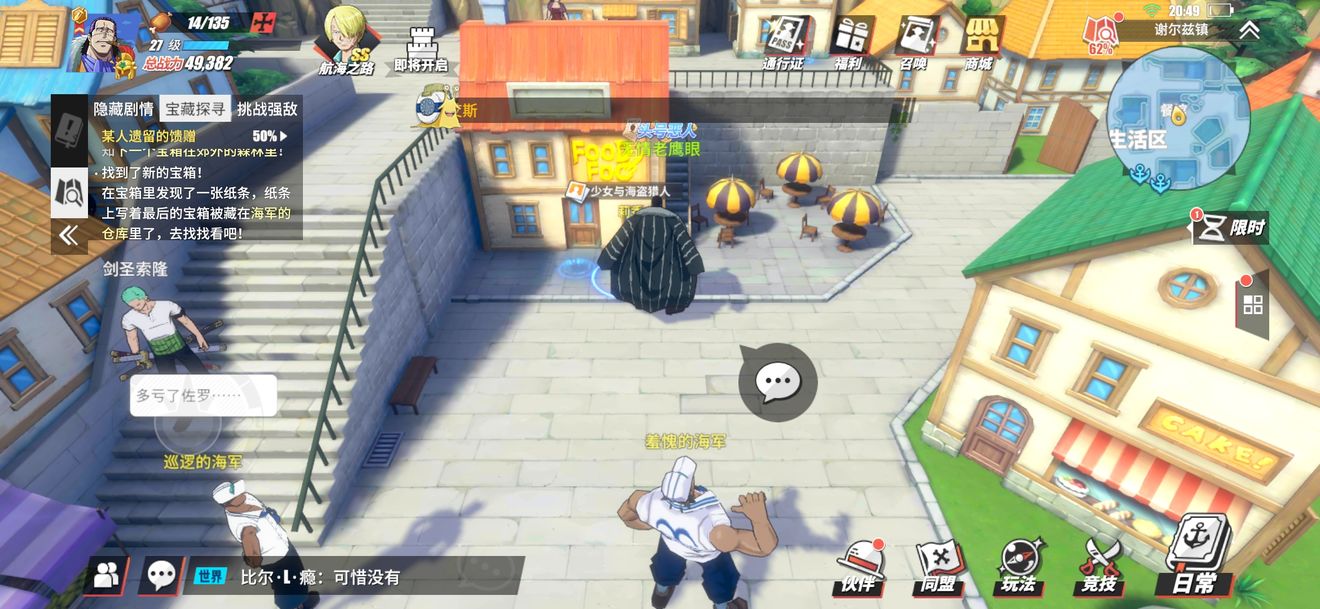Open the 日常 daily tasks book

click(1196, 558)
